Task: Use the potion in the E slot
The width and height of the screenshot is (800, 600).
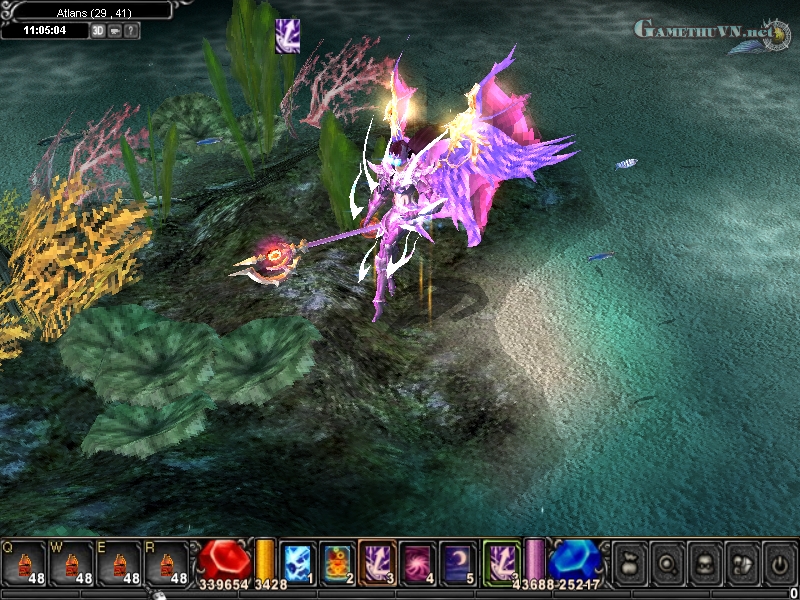Action: point(119,563)
